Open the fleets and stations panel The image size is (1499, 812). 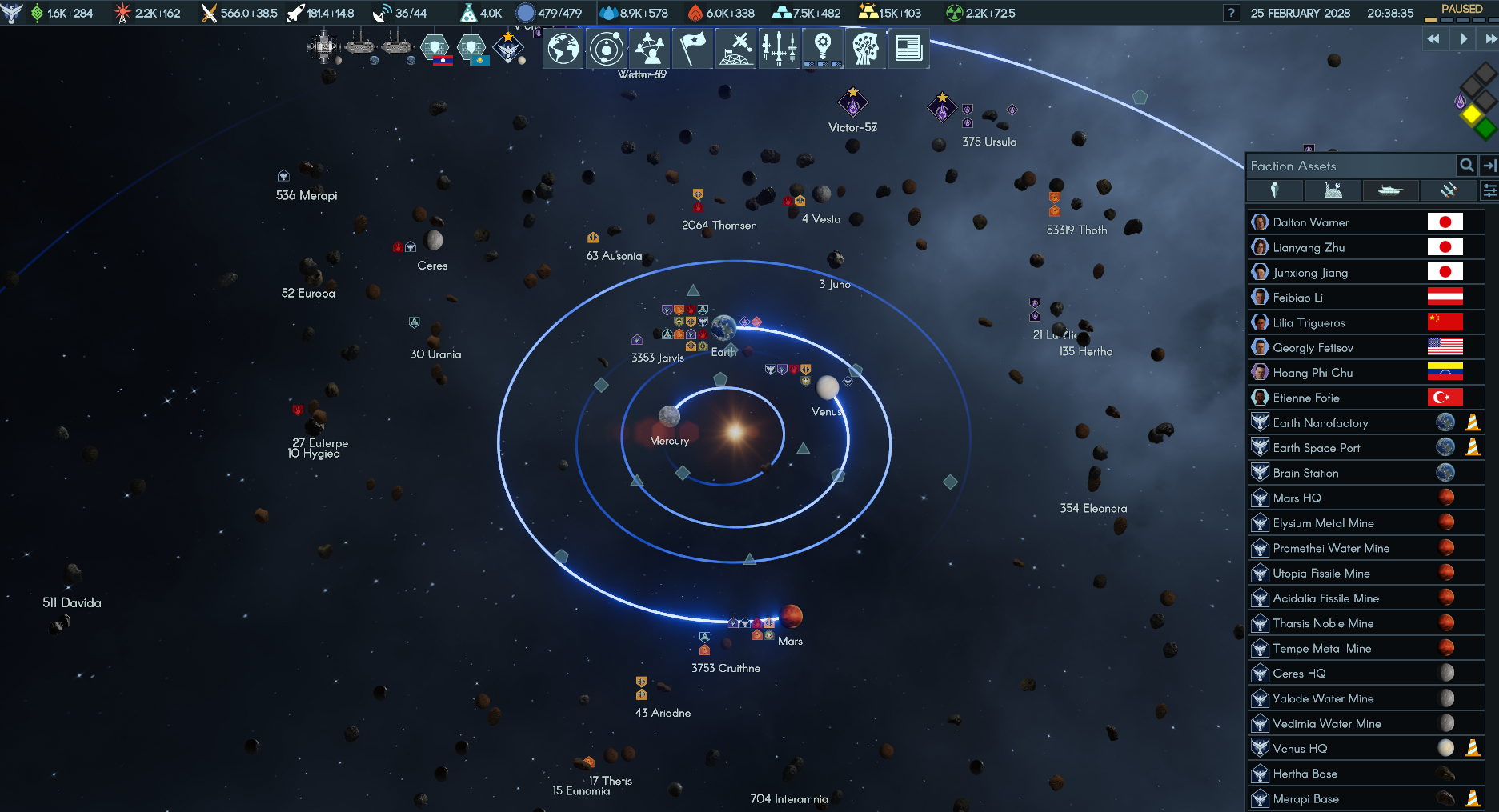tap(736, 49)
